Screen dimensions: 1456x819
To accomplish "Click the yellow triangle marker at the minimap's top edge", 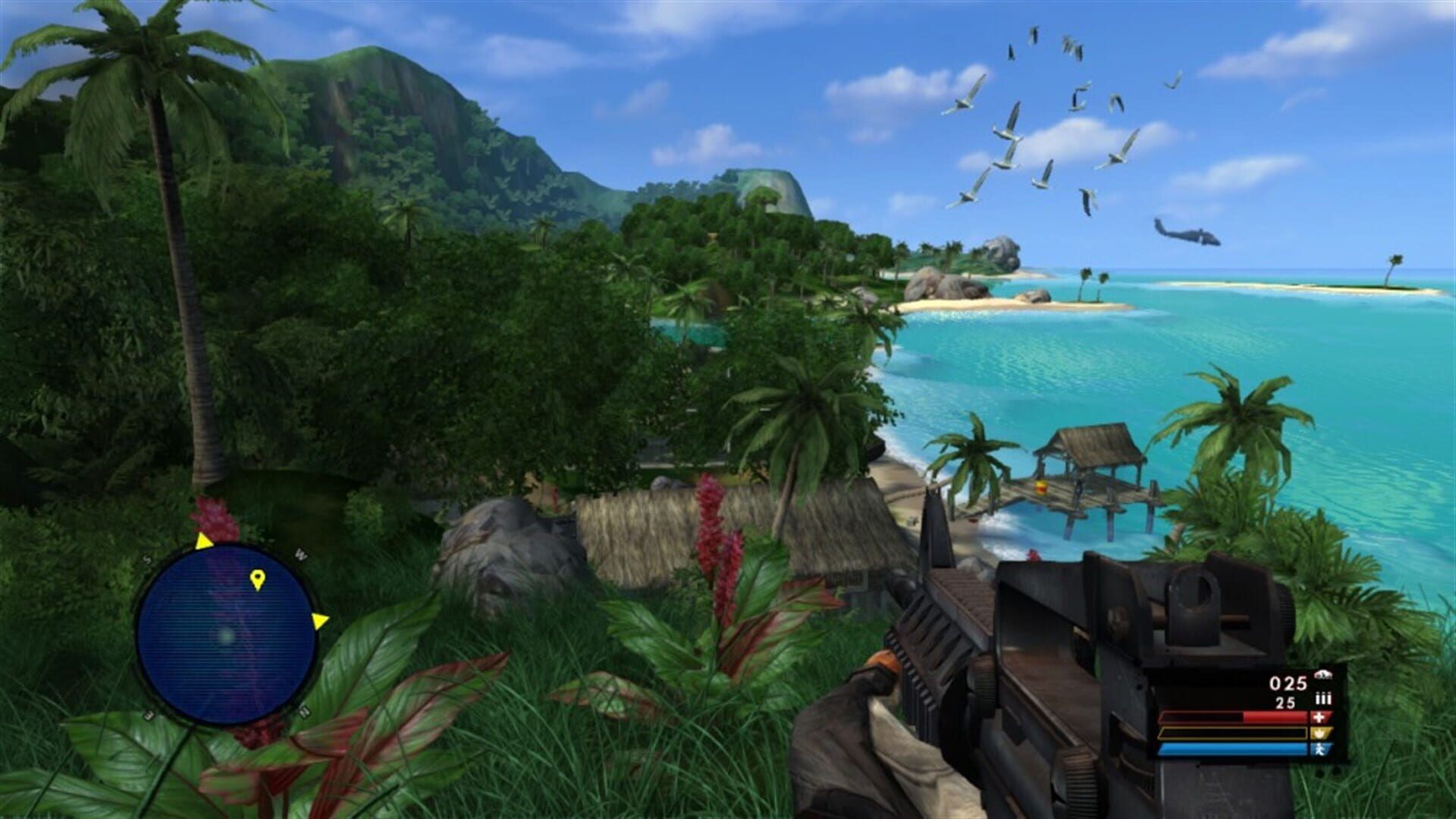I will (203, 541).
